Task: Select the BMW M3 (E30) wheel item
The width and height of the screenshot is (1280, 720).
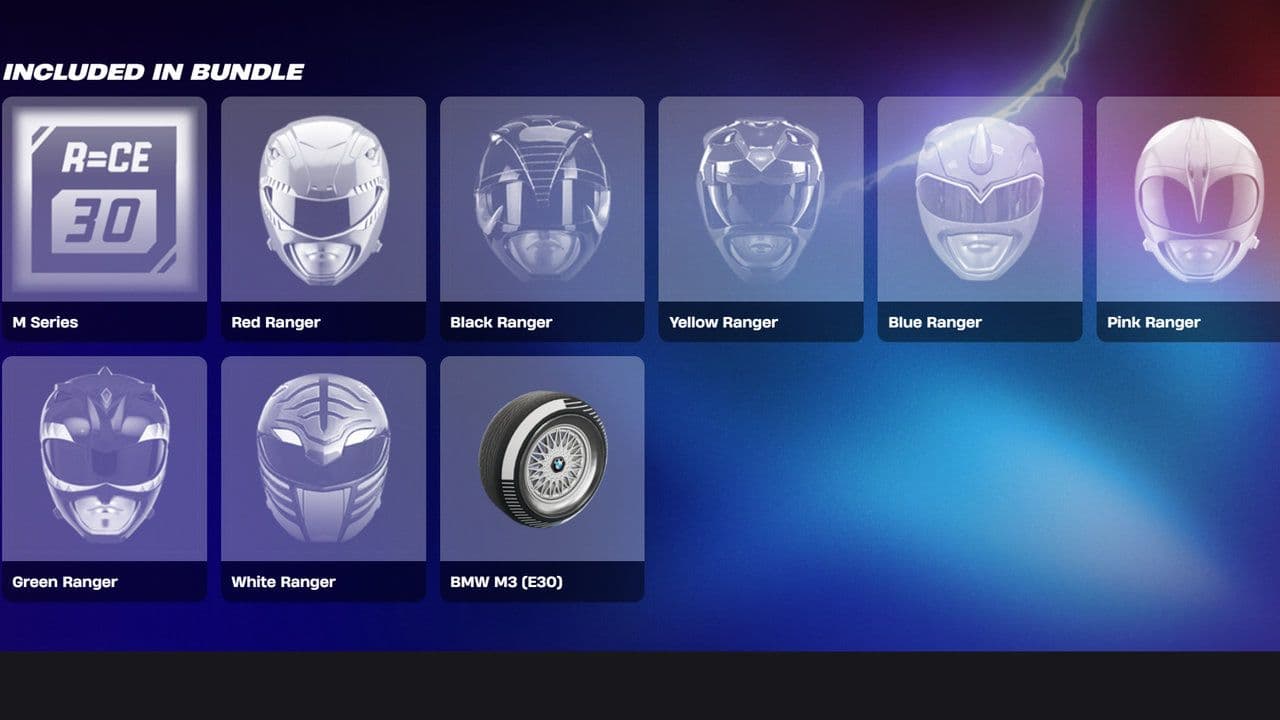Action: point(541,460)
